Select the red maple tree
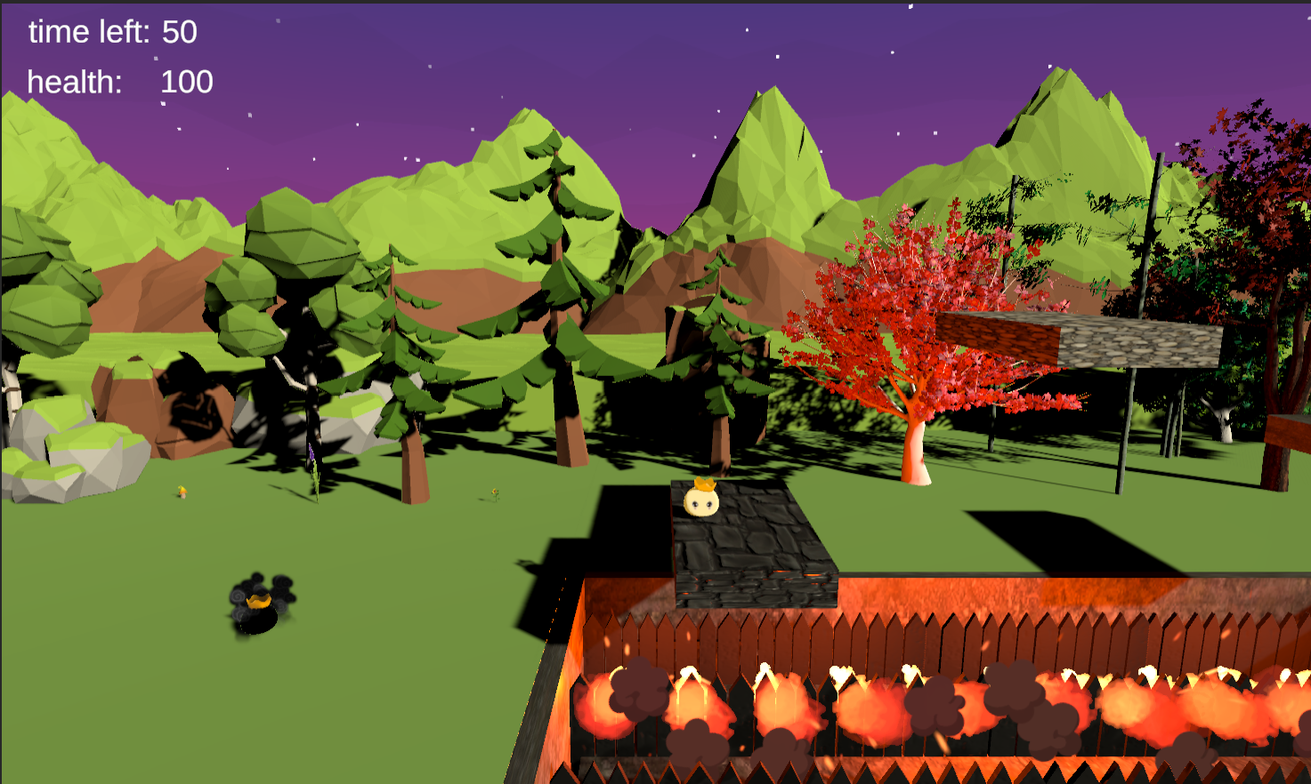The image size is (1311, 784). [910, 310]
